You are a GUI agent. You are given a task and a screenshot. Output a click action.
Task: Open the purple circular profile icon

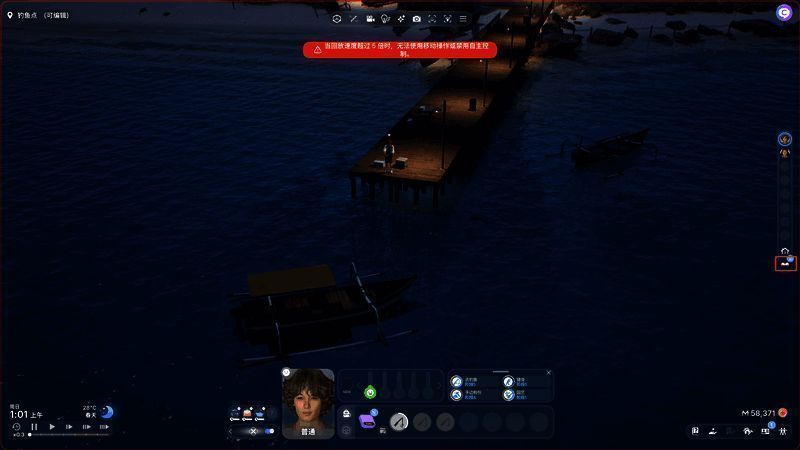pos(783,12)
